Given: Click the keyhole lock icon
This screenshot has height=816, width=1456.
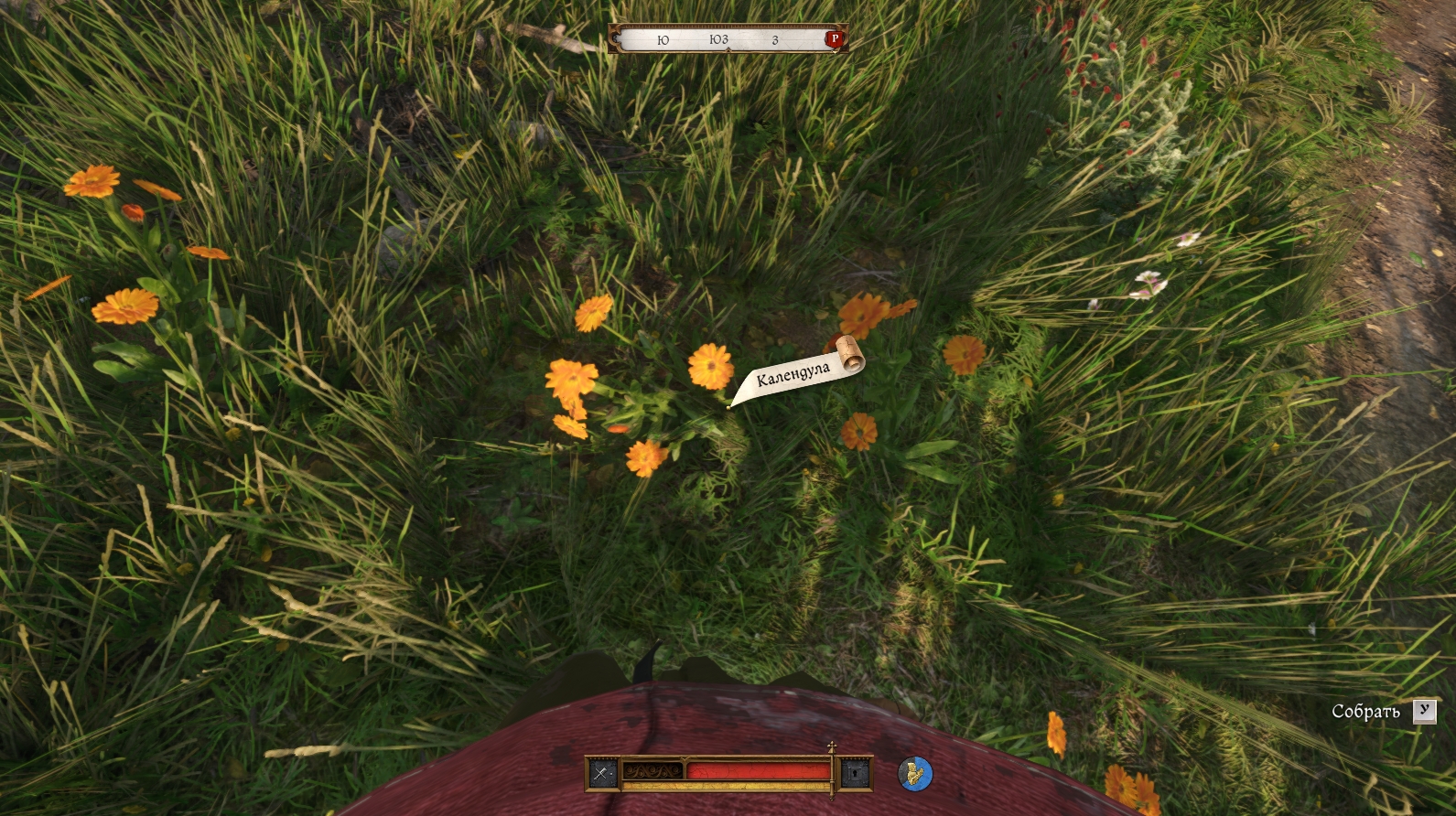Looking at the screenshot, I should click(856, 774).
